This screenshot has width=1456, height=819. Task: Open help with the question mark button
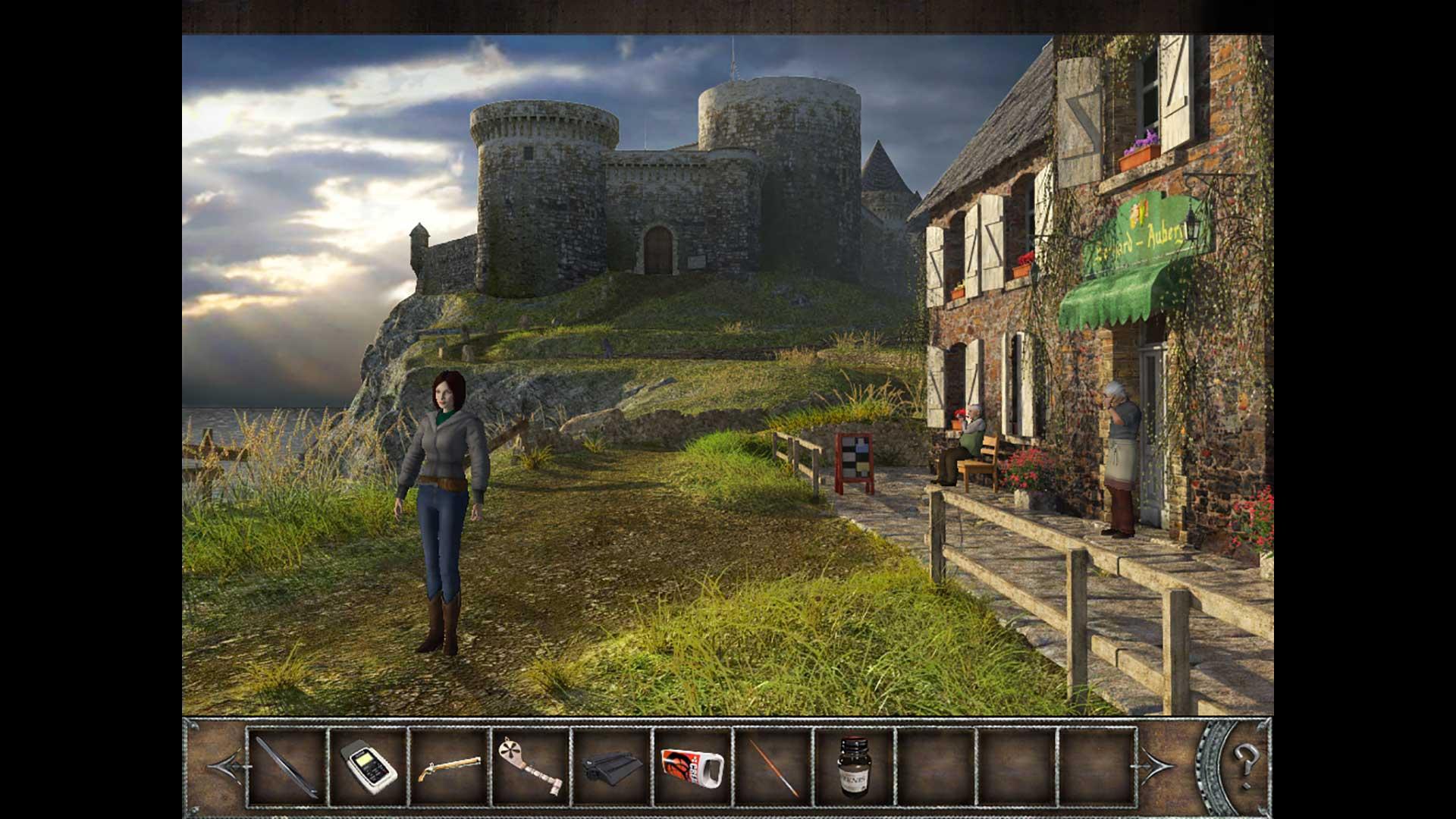tap(1244, 758)
